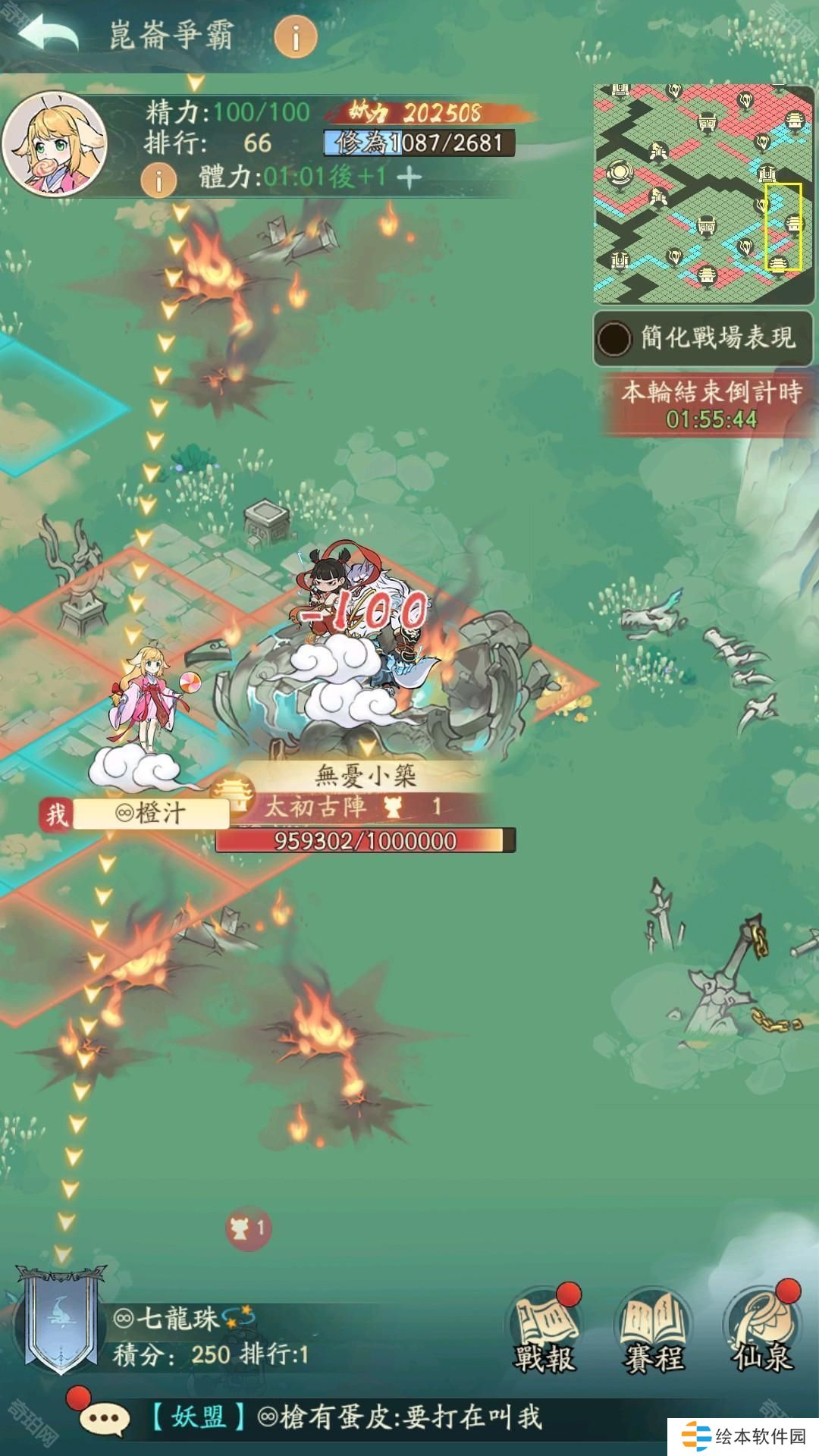The height and width of the screenshot is (1456, 819).
Task: Open the 戰報 battle report
Action: click(544, 1335)
